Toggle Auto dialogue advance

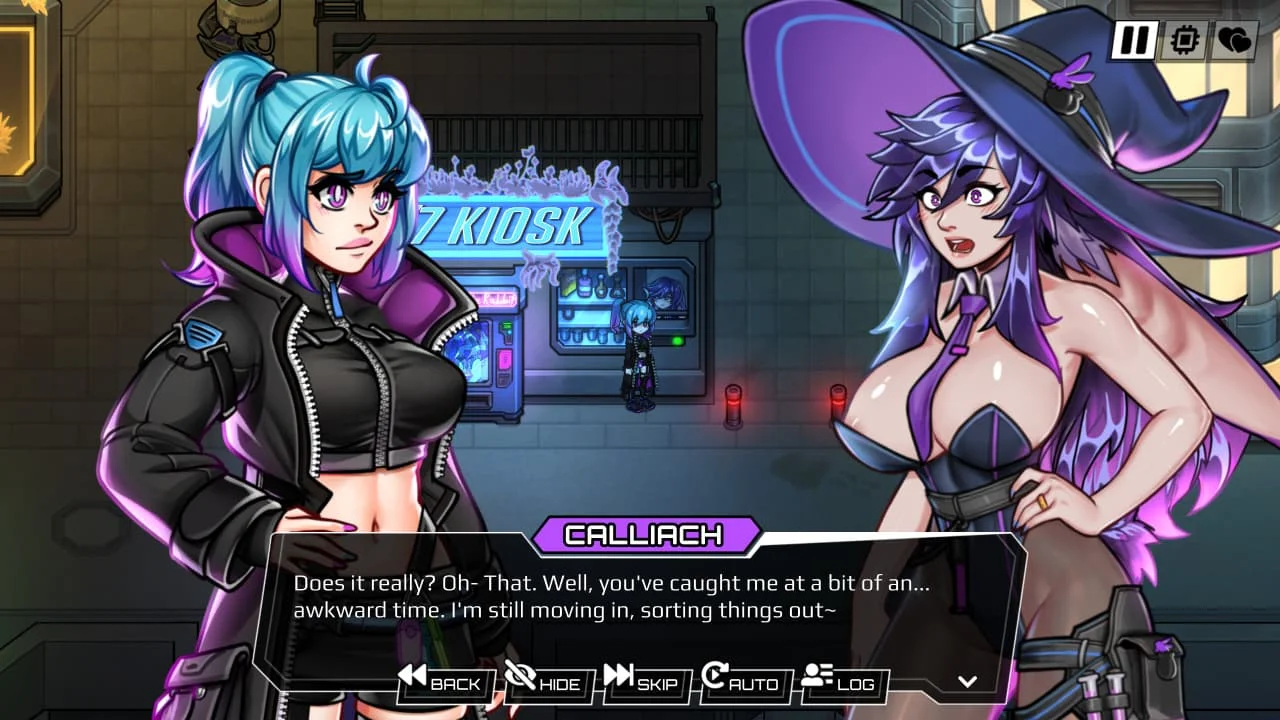point(741,683)
